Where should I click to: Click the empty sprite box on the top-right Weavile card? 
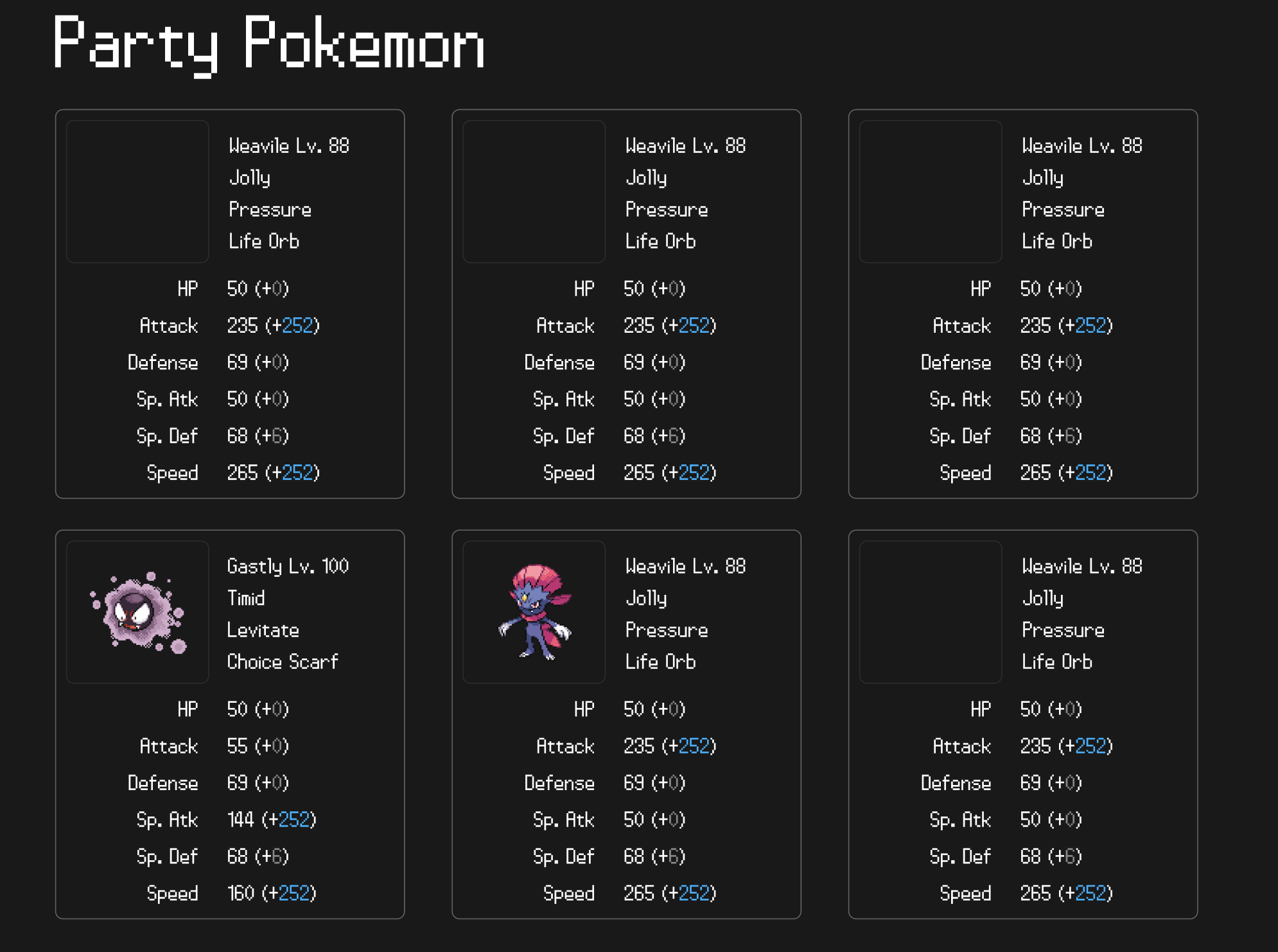coord(930,191)
